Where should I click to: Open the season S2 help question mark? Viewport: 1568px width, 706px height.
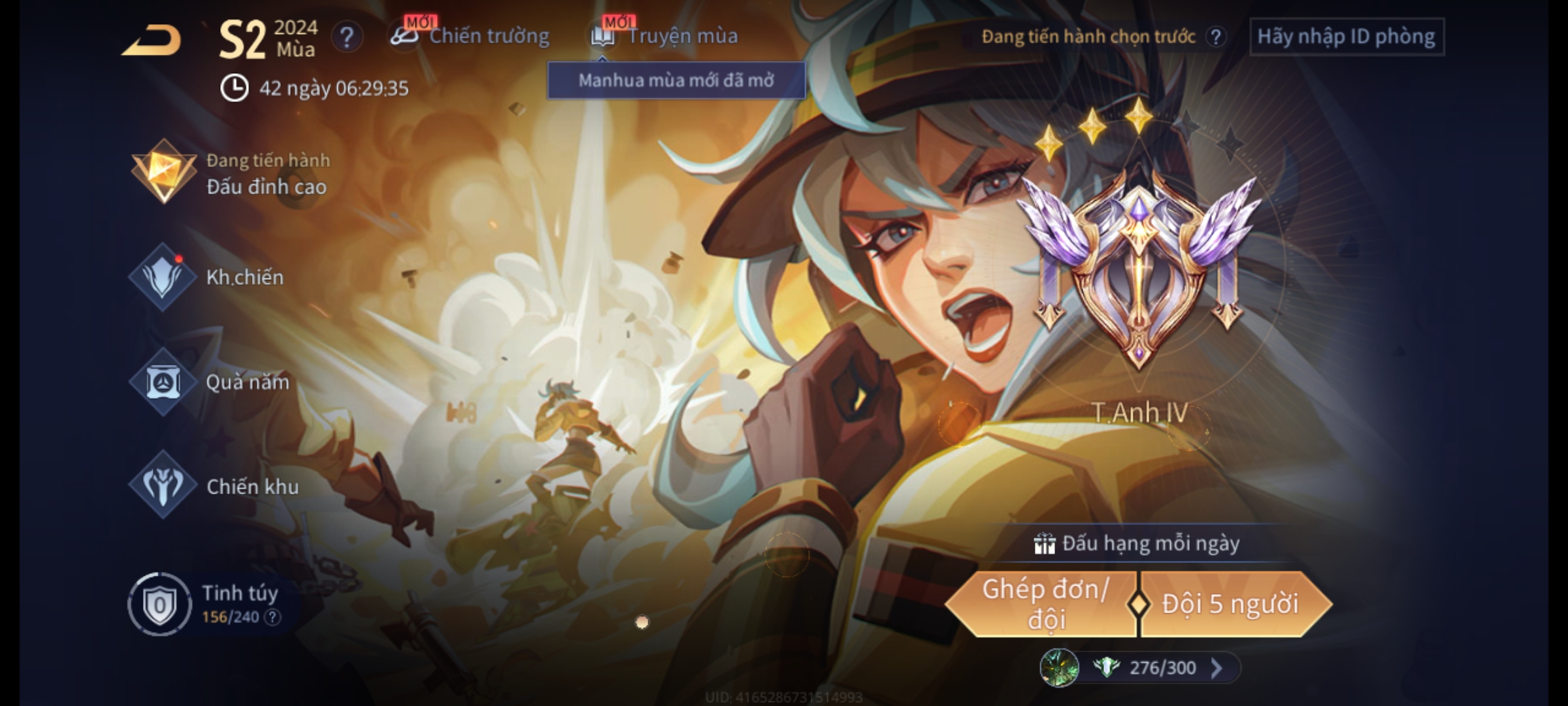346,37
